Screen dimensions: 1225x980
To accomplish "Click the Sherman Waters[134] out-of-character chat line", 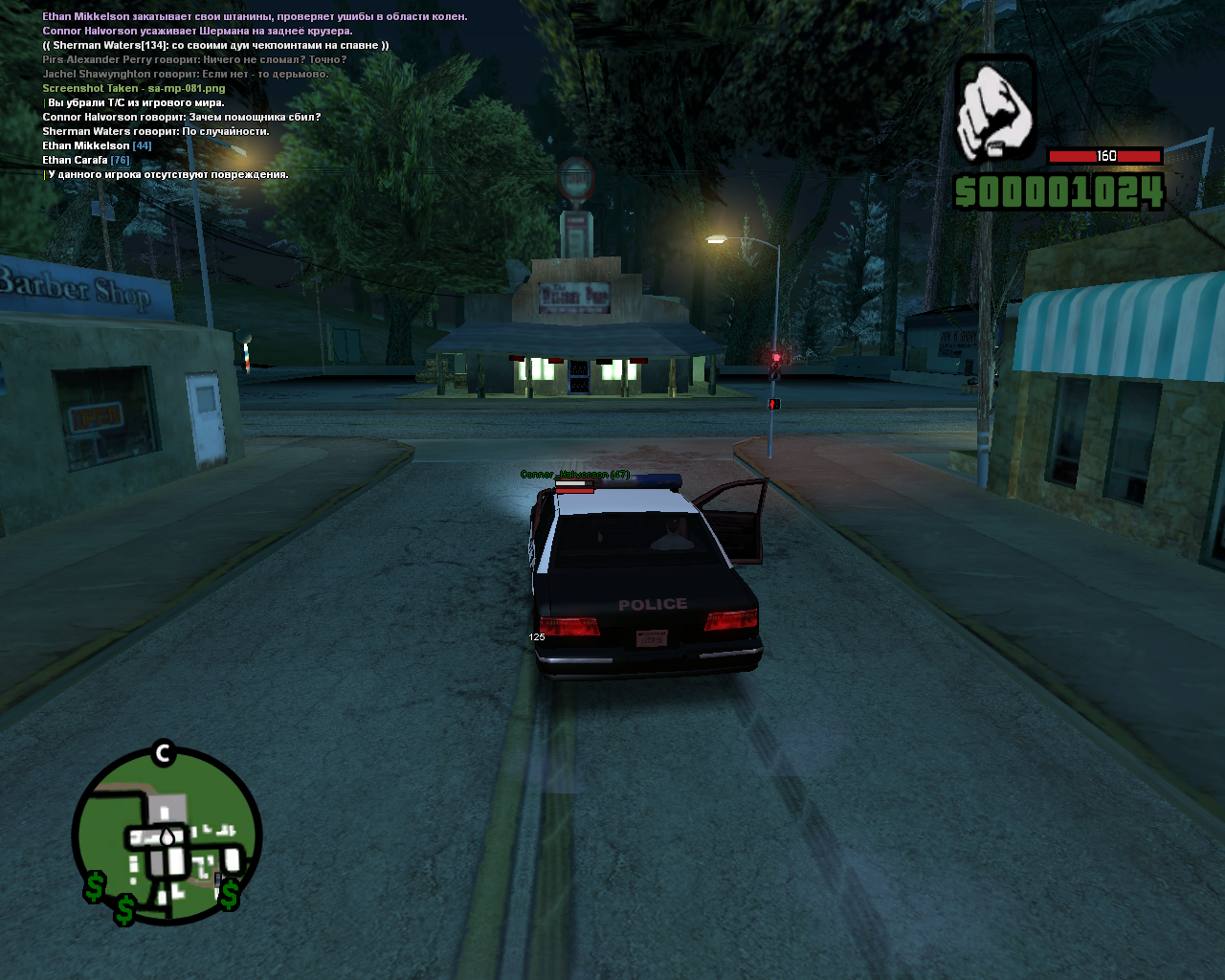I will [x=215, y=45].
